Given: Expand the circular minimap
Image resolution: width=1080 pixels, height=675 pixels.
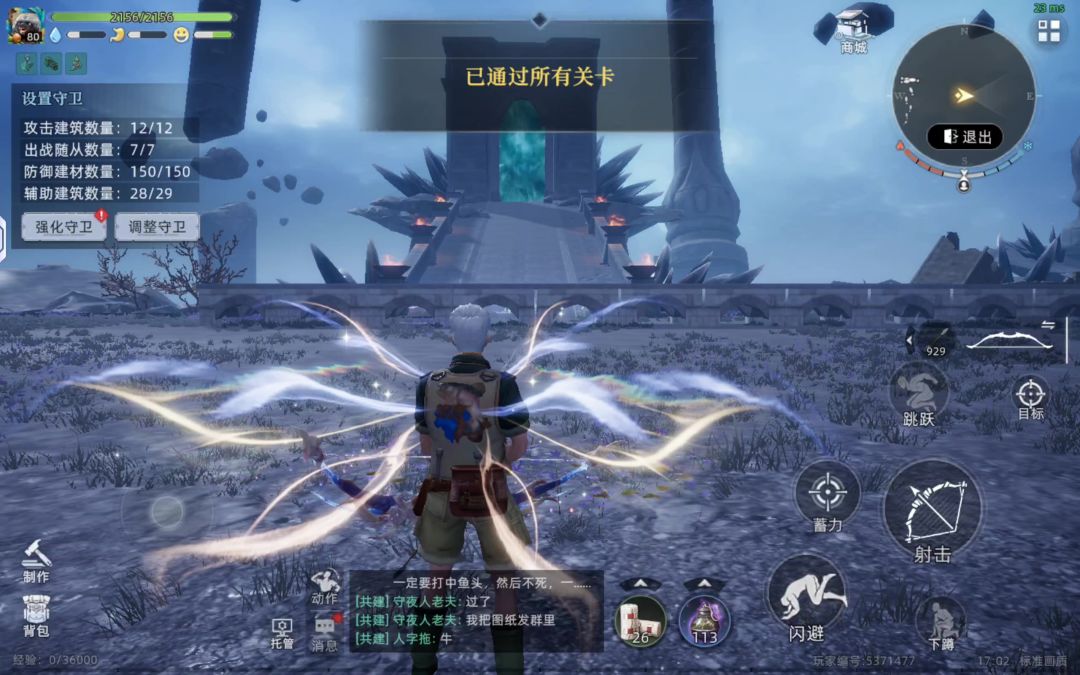Looking at the screenshot, I should pyautogui.click(x=963, y=96).
